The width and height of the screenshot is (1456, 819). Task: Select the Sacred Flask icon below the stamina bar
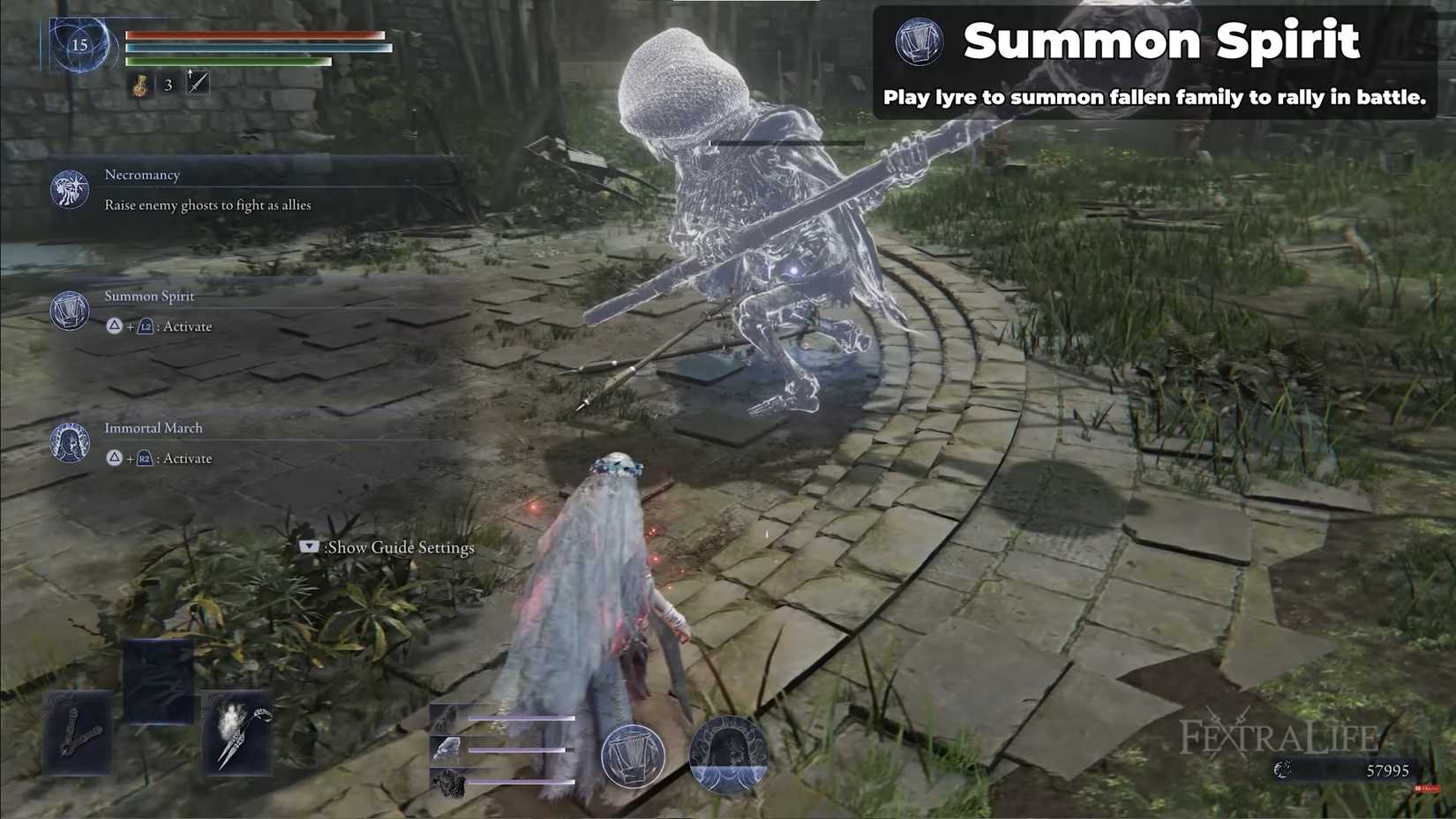pyautogui.click(x=141, y=85)
